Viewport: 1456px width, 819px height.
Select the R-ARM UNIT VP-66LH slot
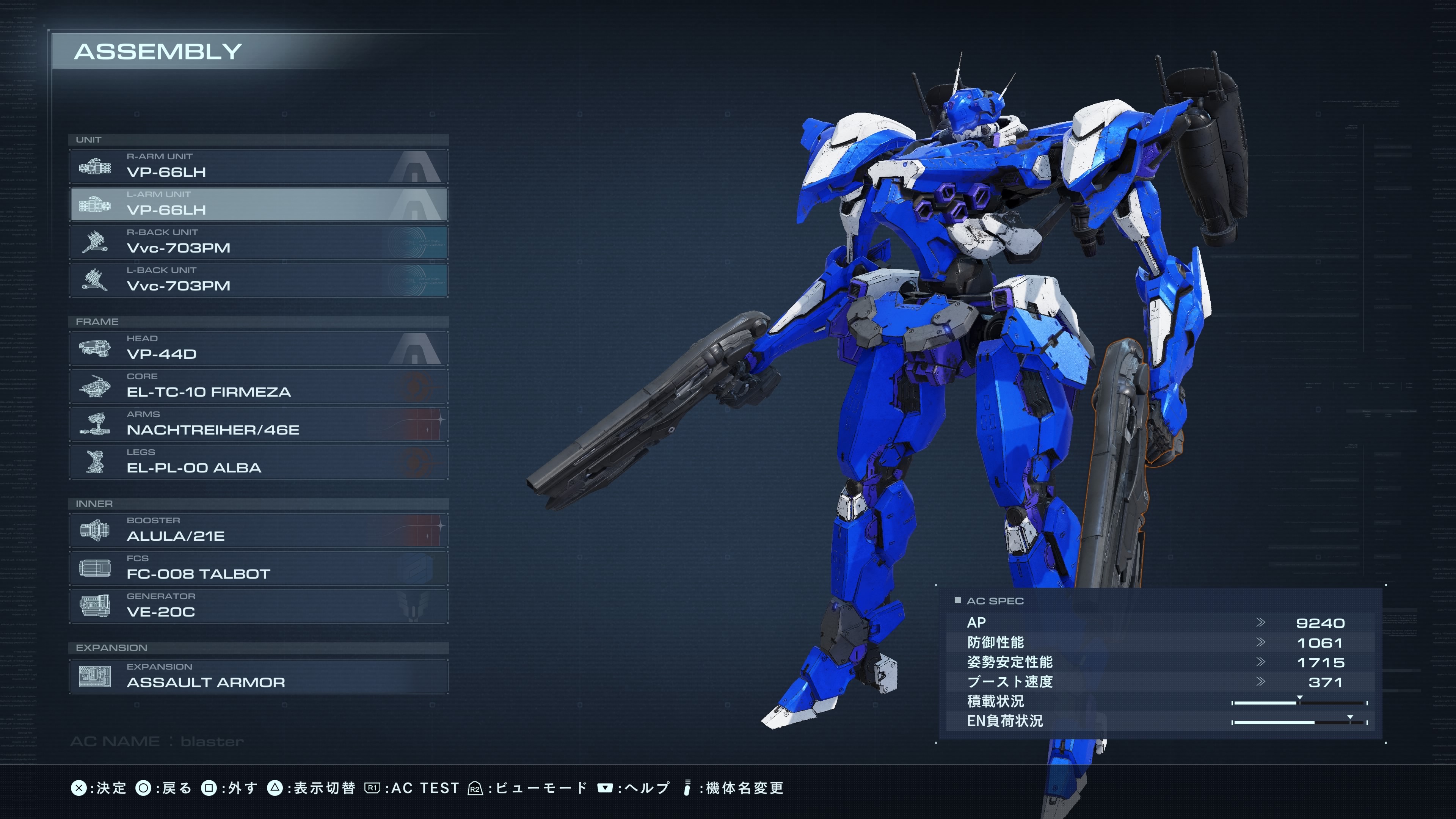[x=258, y=166]
